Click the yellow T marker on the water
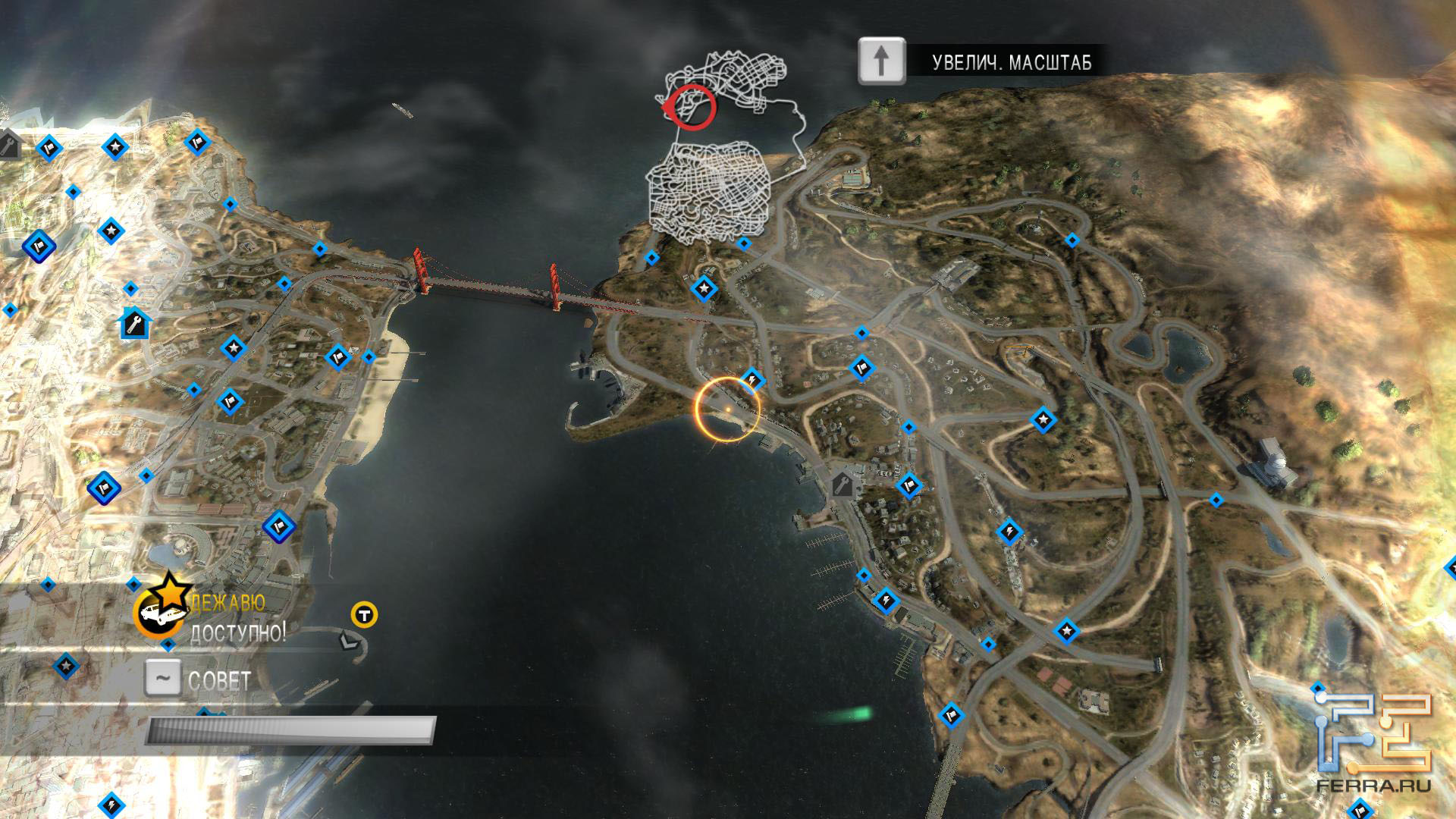This screenshot has height=819, width=1456. click(365, 614)
